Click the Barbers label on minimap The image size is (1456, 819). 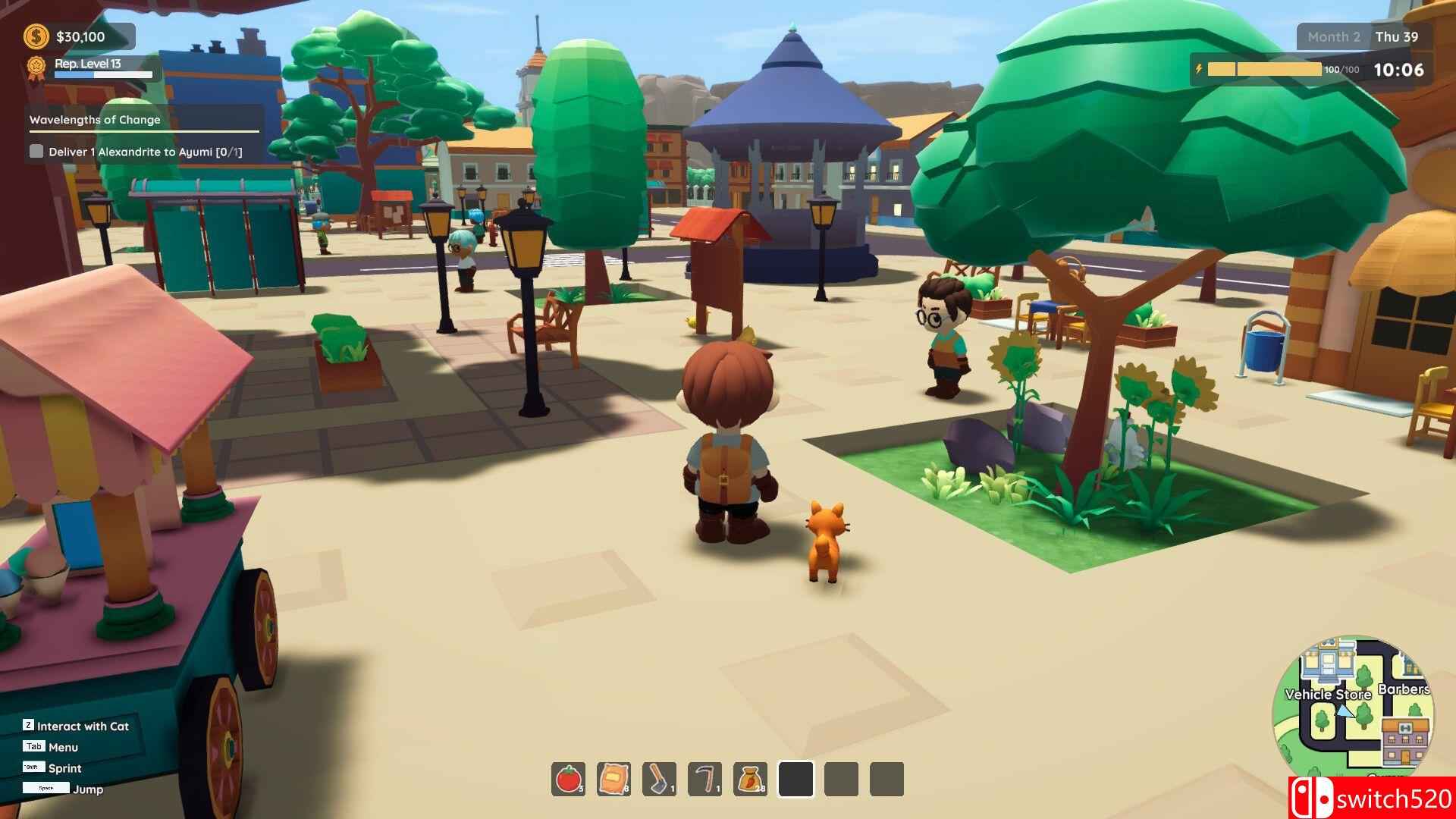pyautogui.click(x=1404, y=689)
